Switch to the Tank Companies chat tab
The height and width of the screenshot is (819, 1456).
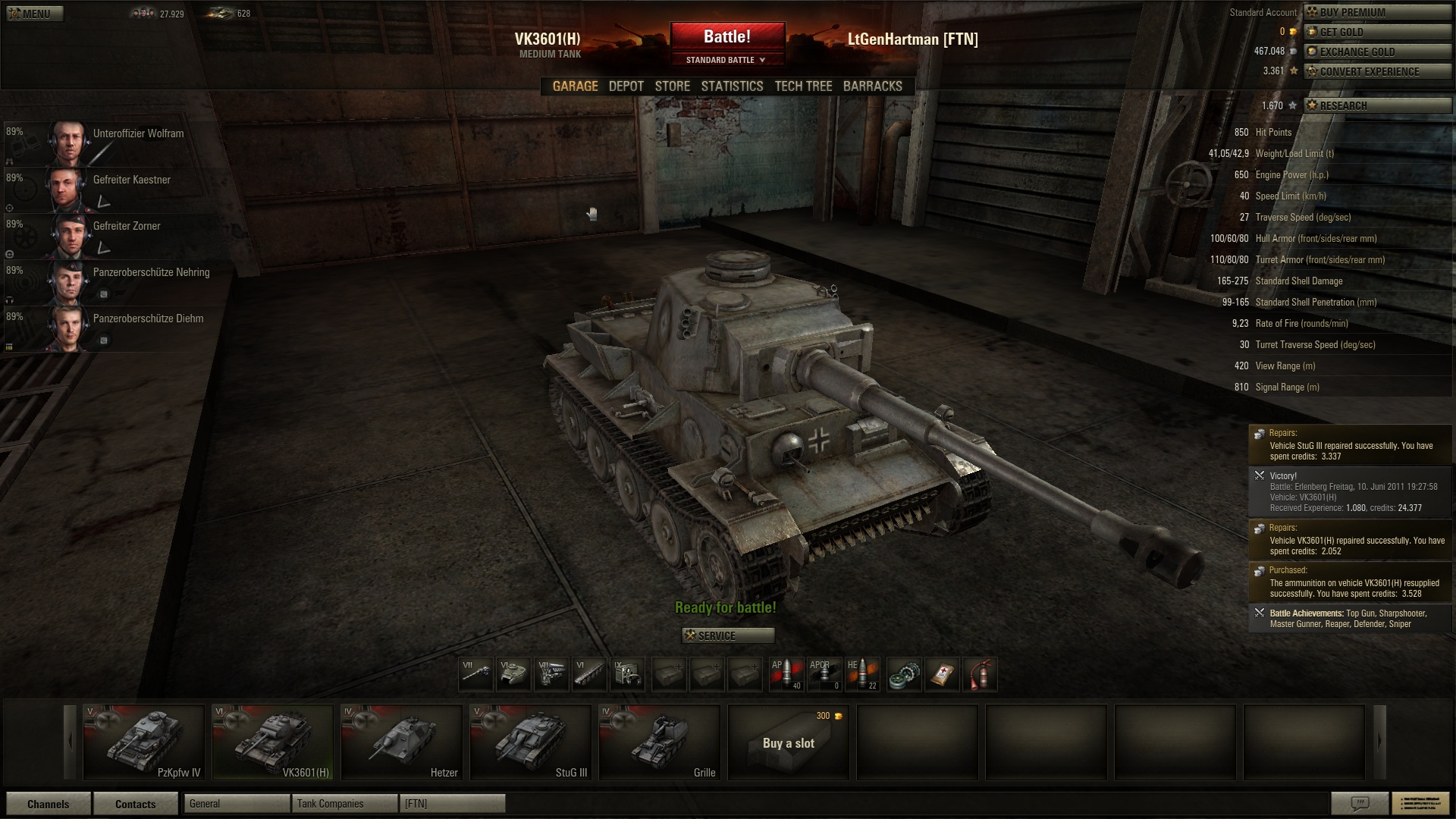coord(344,804)
